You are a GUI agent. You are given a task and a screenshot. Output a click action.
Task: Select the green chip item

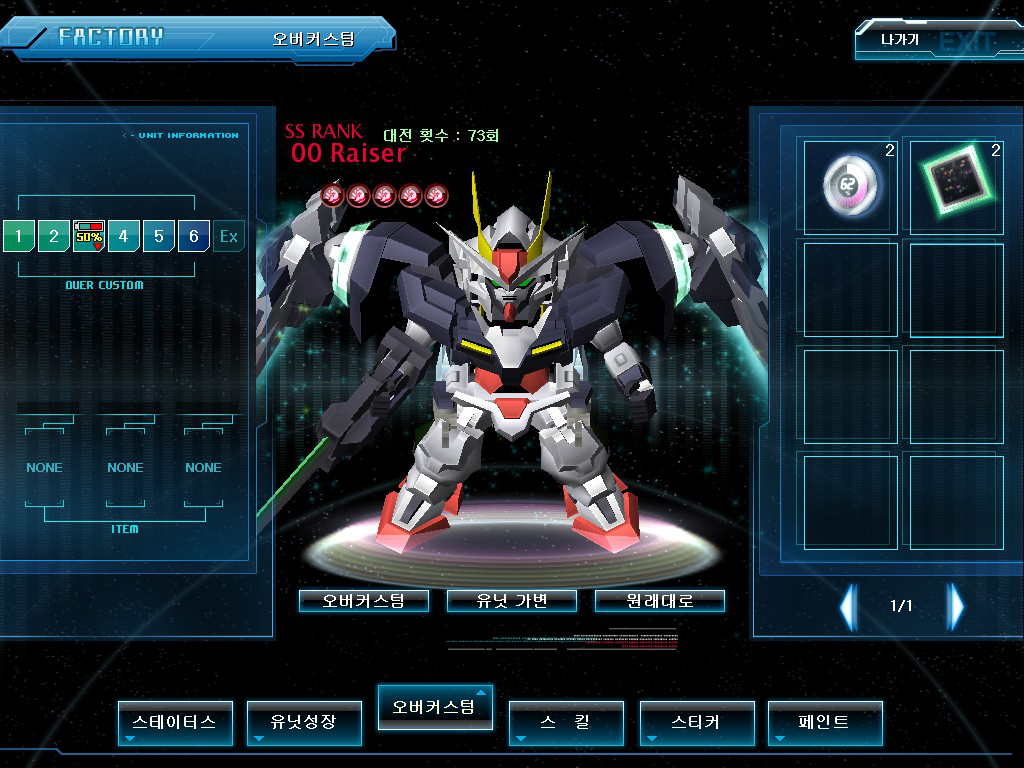tap(956, 186)
